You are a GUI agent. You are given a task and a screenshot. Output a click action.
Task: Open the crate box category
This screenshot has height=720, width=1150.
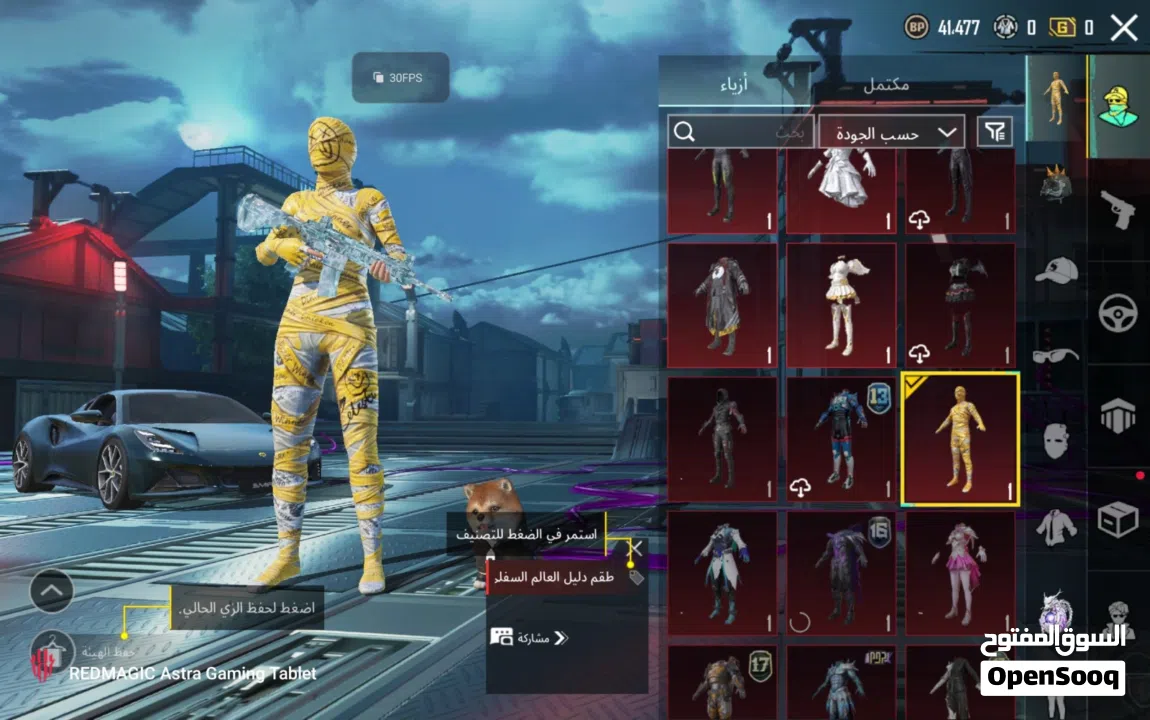(x=1118, y=520)
